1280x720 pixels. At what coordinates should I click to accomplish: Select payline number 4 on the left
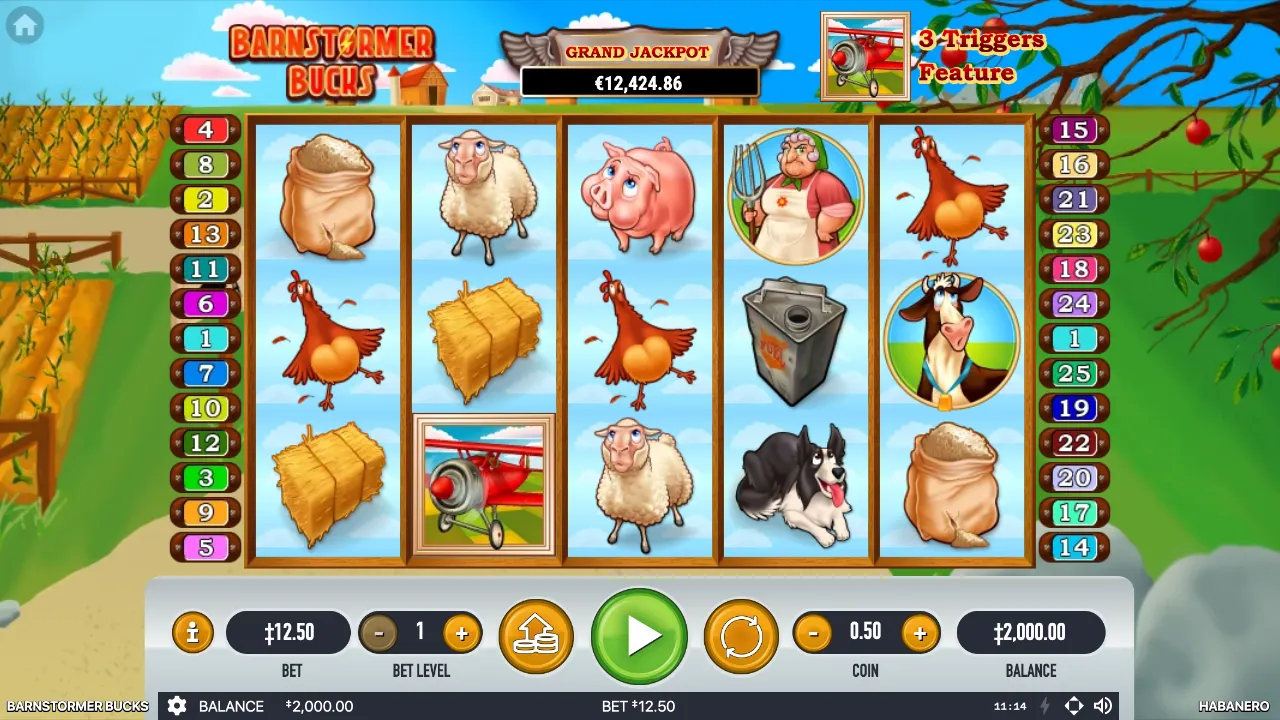tap(205, 130)
